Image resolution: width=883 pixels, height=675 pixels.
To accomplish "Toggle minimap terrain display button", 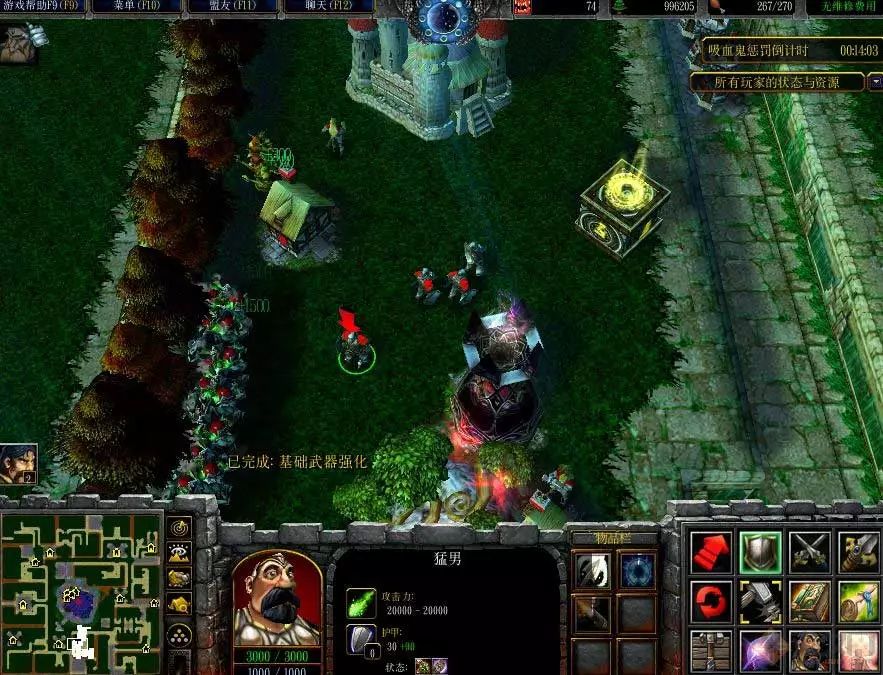I will 179,552.
